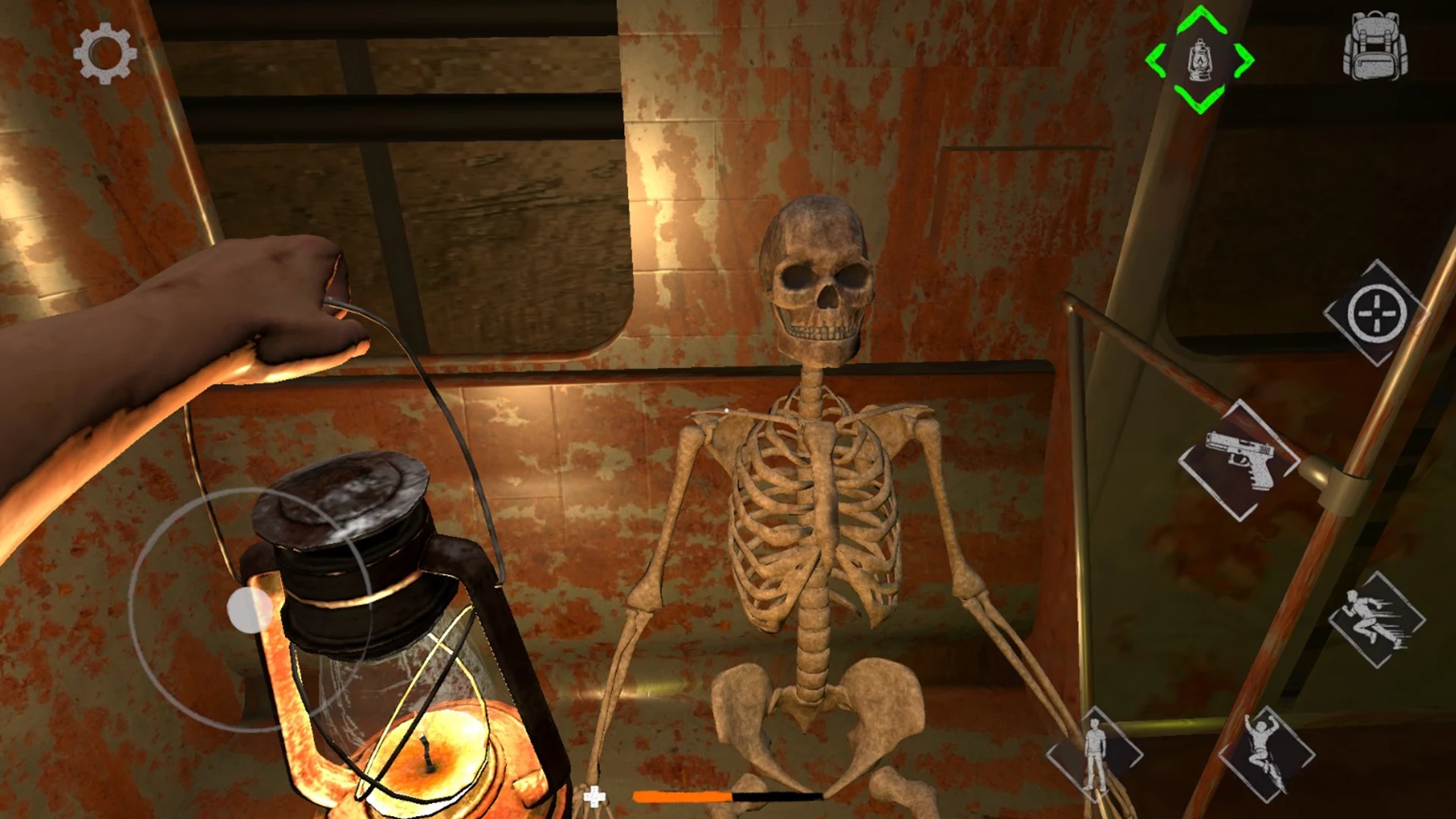
Task: Tap the crosshair aim button
Action: 1376,312
